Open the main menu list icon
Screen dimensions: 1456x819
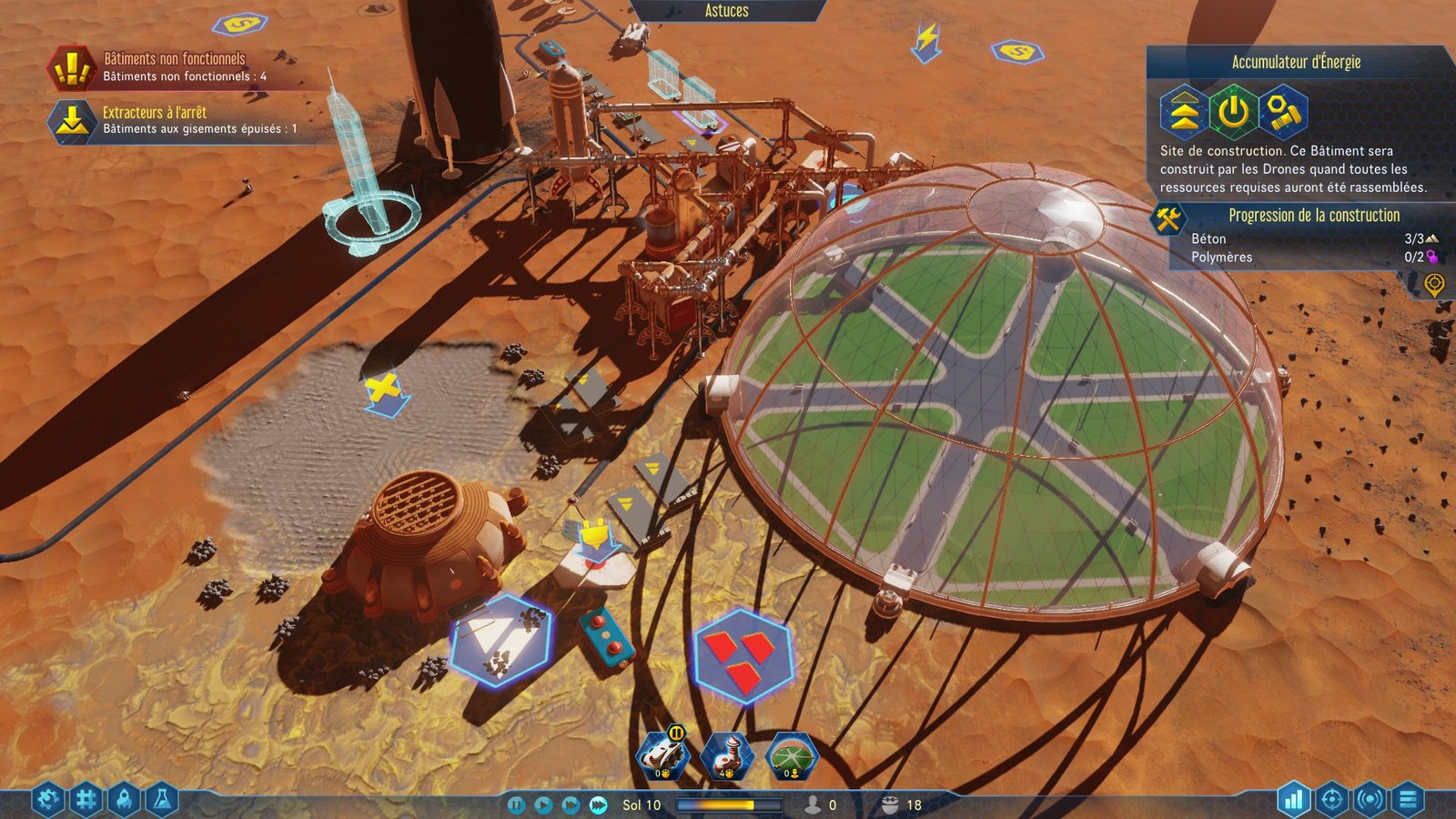pos(1408,800)
